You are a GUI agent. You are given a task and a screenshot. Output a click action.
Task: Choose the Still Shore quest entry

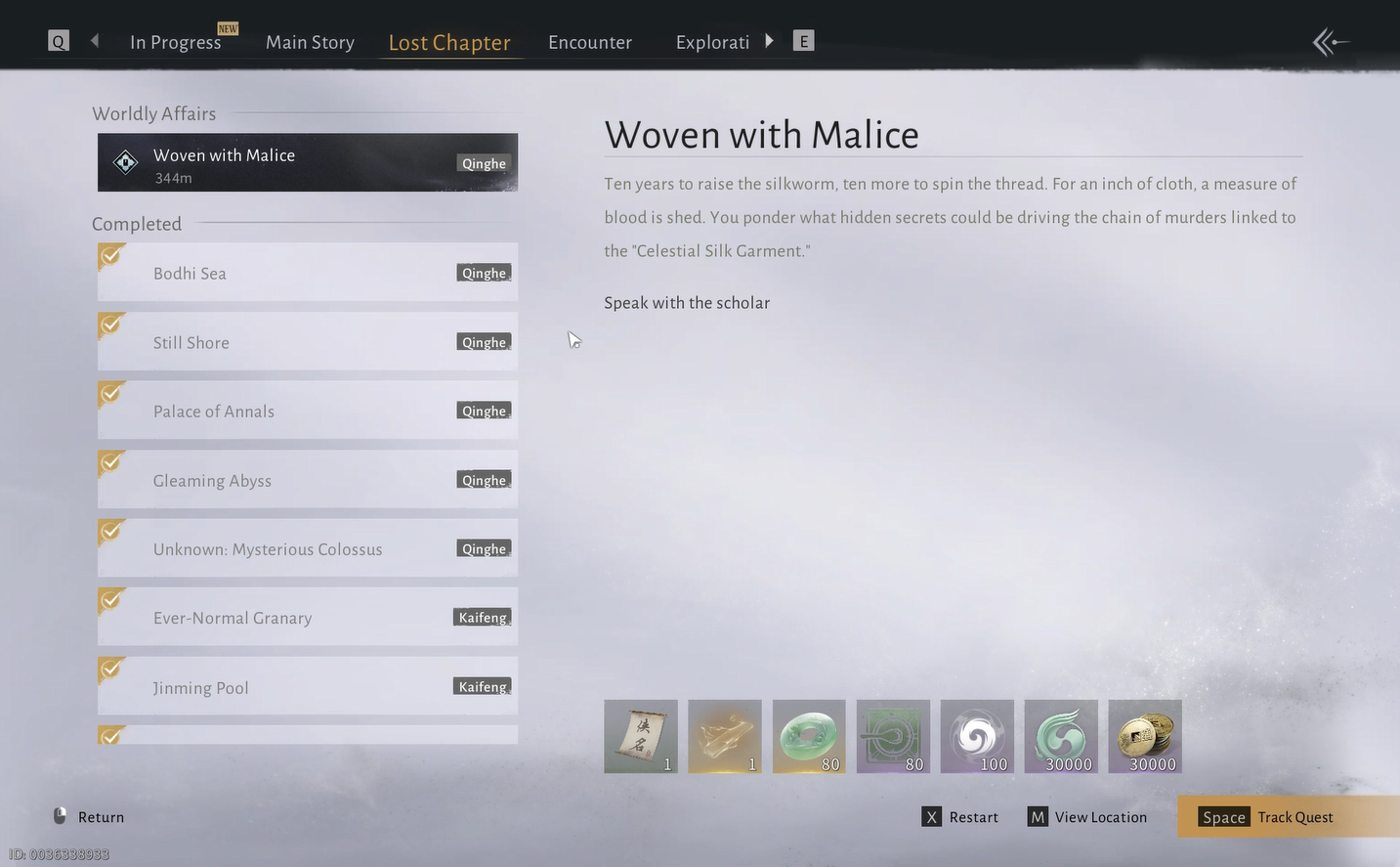(307, 342)
